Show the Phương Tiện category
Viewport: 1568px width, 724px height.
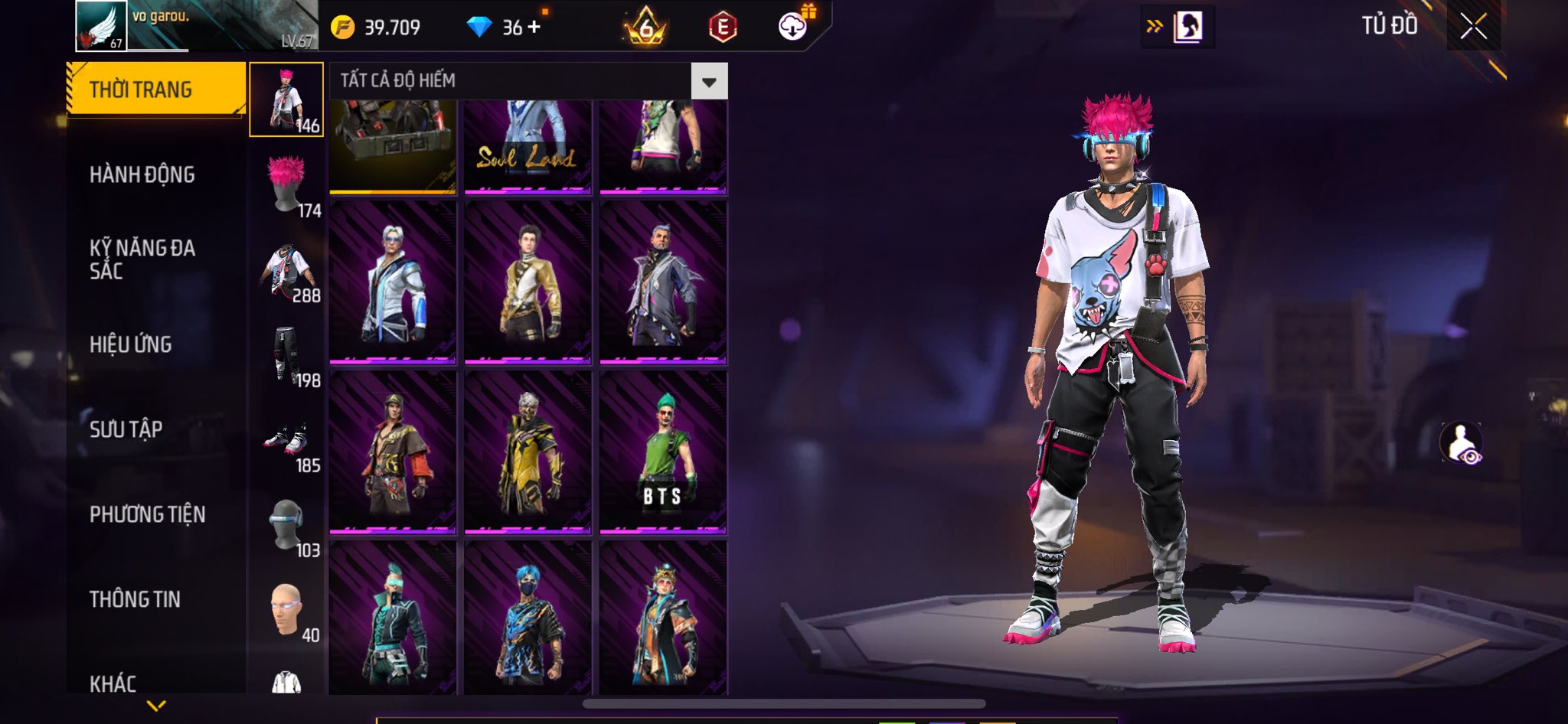tap(147, 514)
